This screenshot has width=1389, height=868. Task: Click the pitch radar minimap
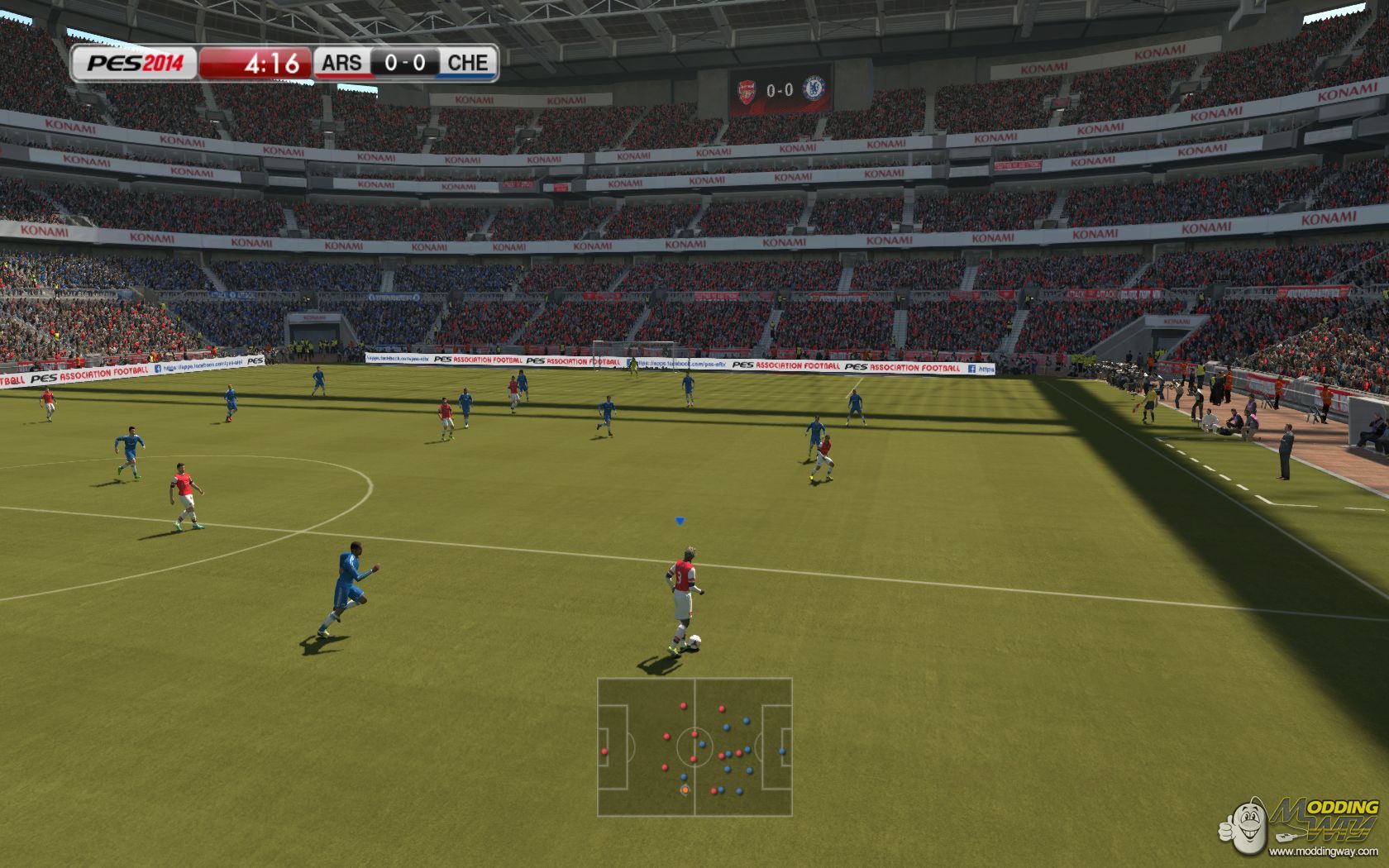point(694,746)
